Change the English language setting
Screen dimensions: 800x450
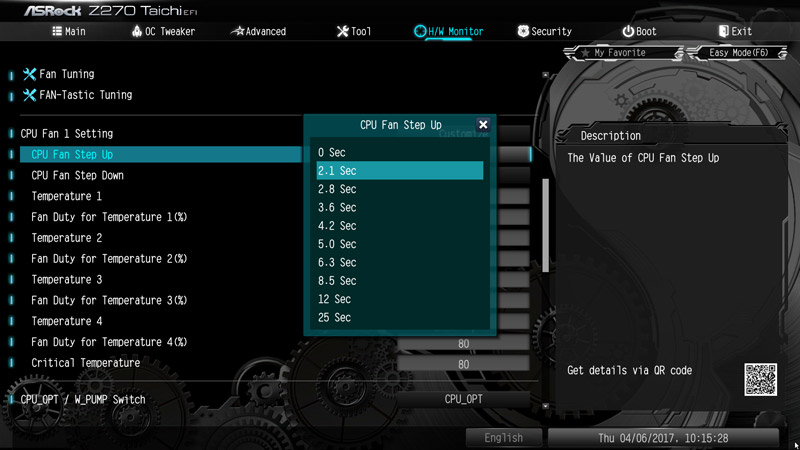(504, 438)
